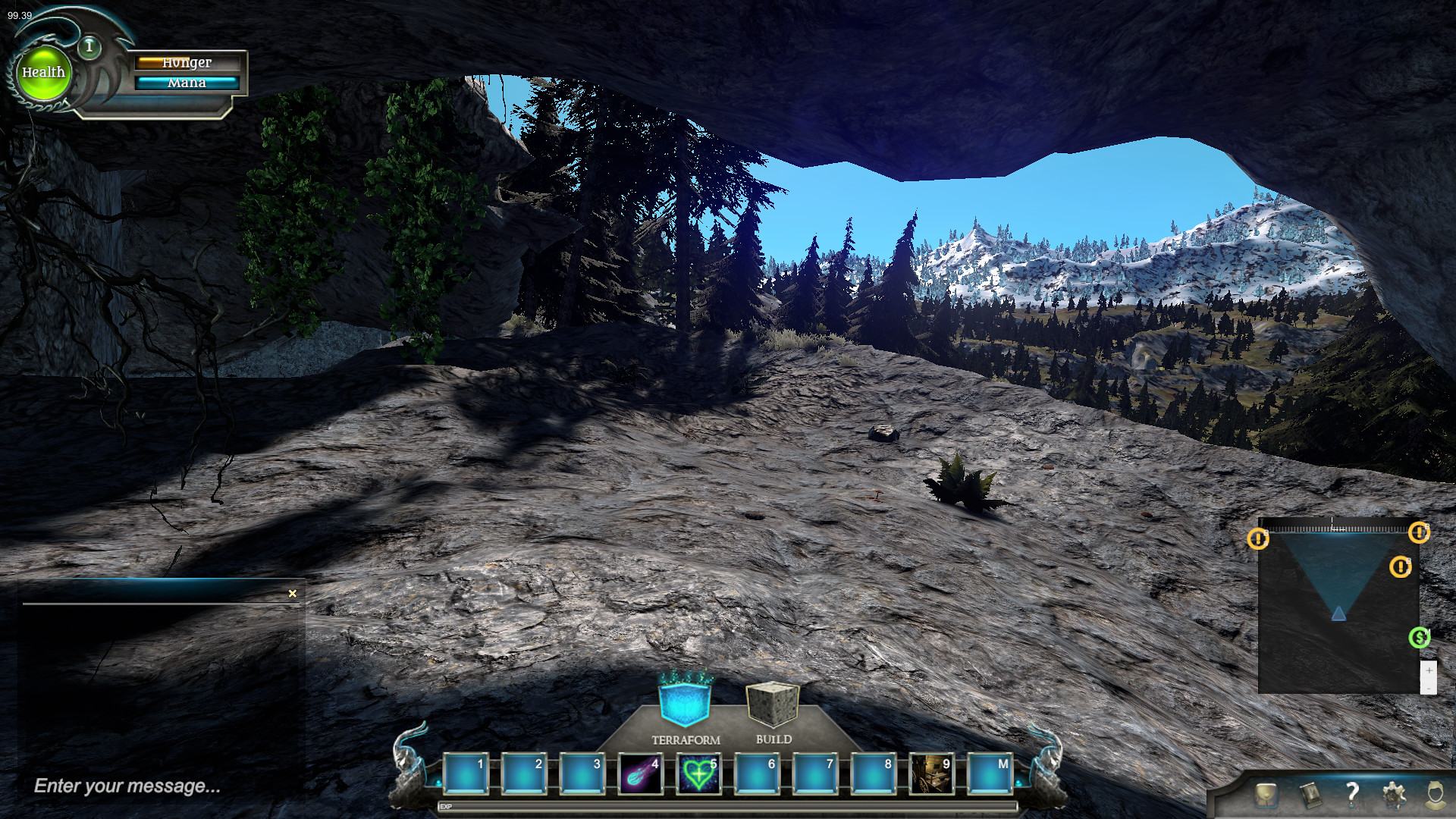This screenshot has width=1456, height=819.
Task: Zoom out the minimap with minus button
Action: pos(1429,687)
